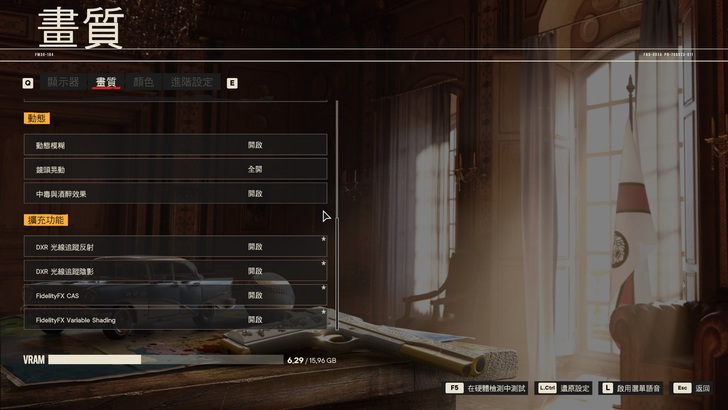Image resolution: width=728 pixels, height=410 pixels.
Task: Click 返回 to go back
Action: (x=702, y=387)
